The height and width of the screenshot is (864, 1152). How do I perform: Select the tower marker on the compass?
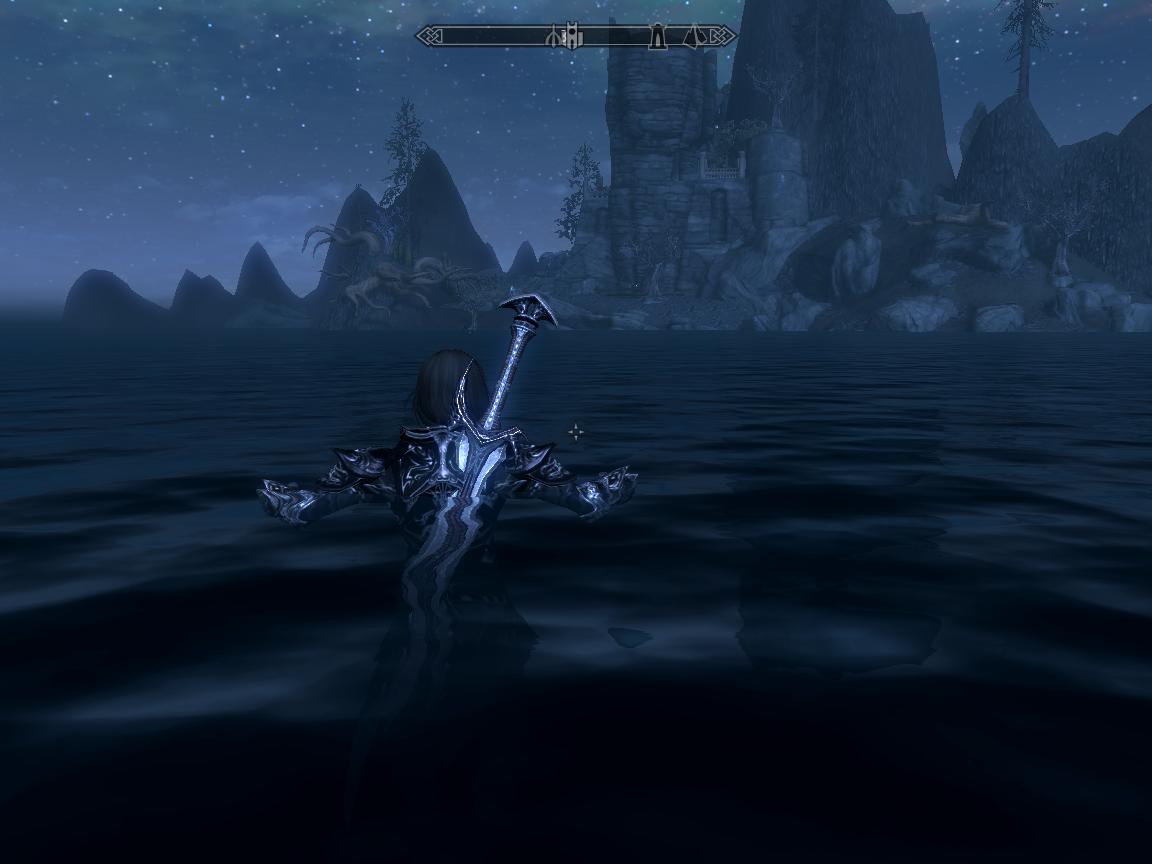(657, 37)
